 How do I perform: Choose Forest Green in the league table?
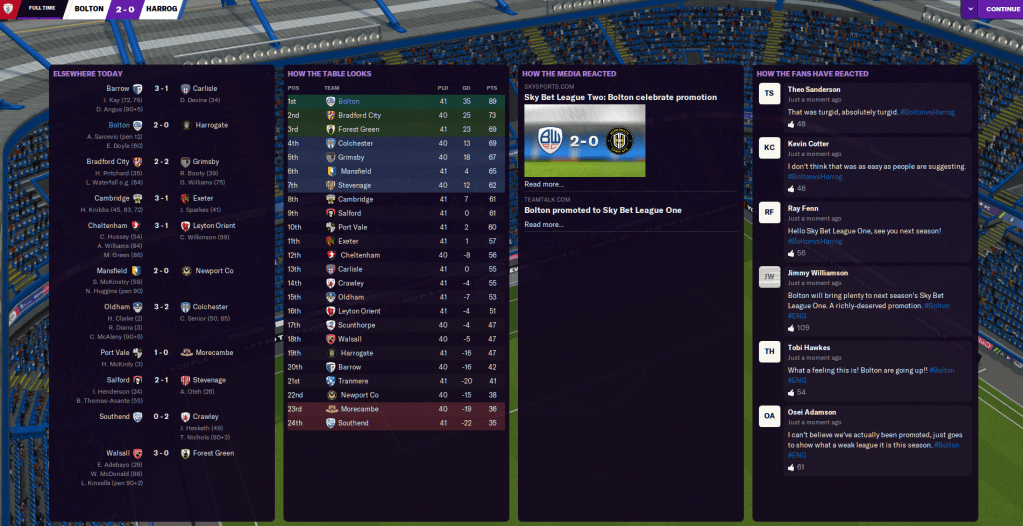click(356, 129)
